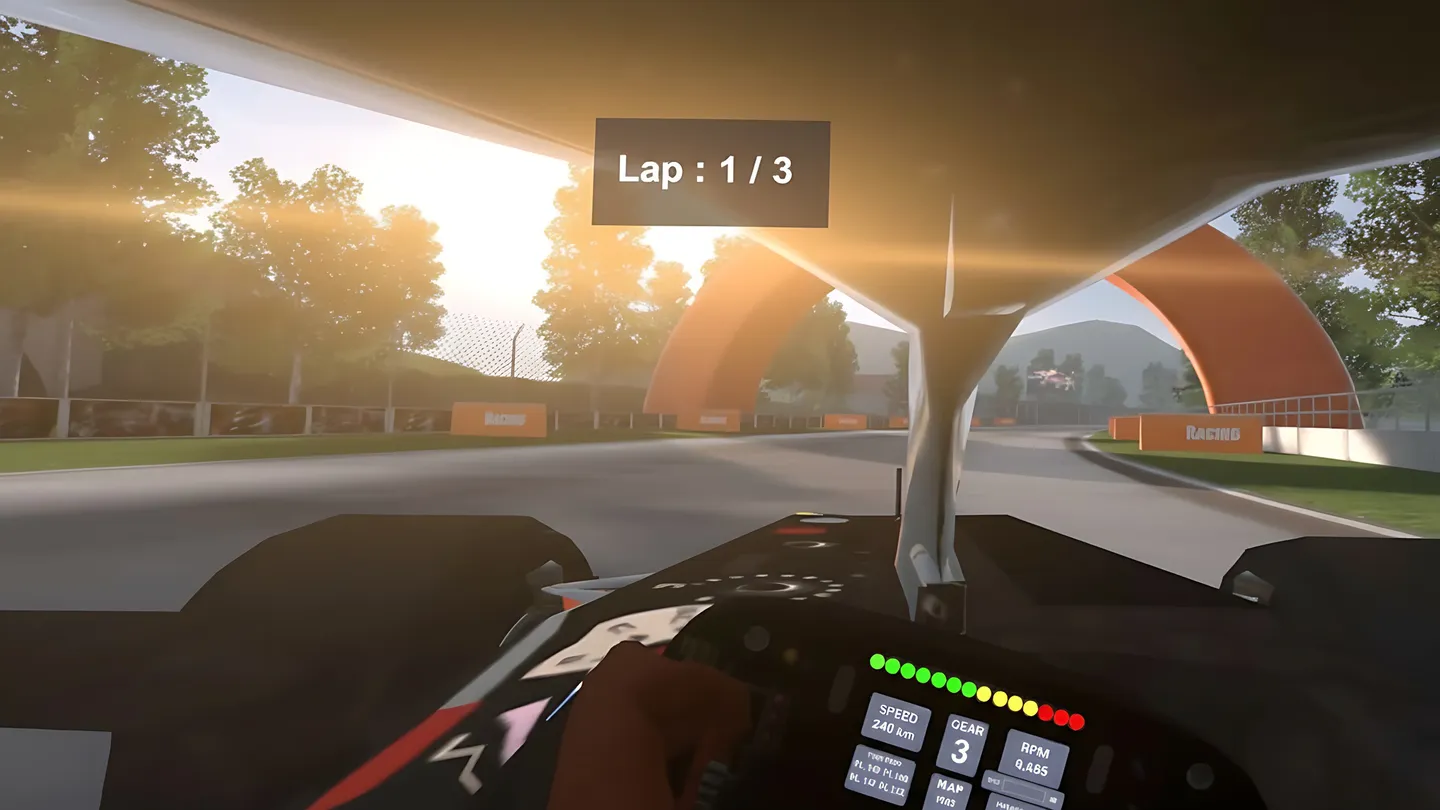Screen dimensions: 1440x810
Task: Select the Lap 1 / 3 counter panel
Action: pyautogui.click(x=712, y=170)
